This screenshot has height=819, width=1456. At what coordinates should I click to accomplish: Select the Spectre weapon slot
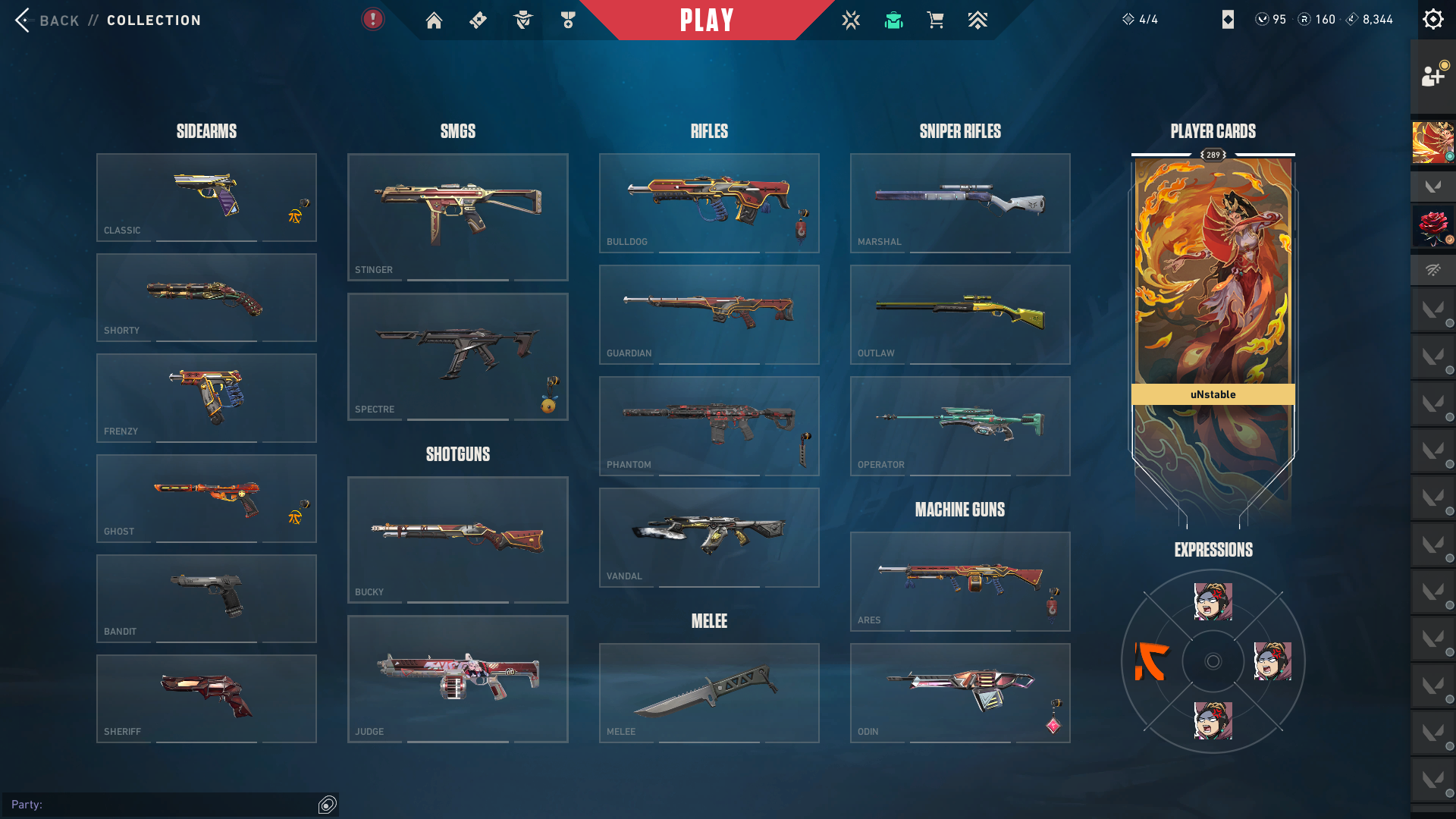click(457, 356)
